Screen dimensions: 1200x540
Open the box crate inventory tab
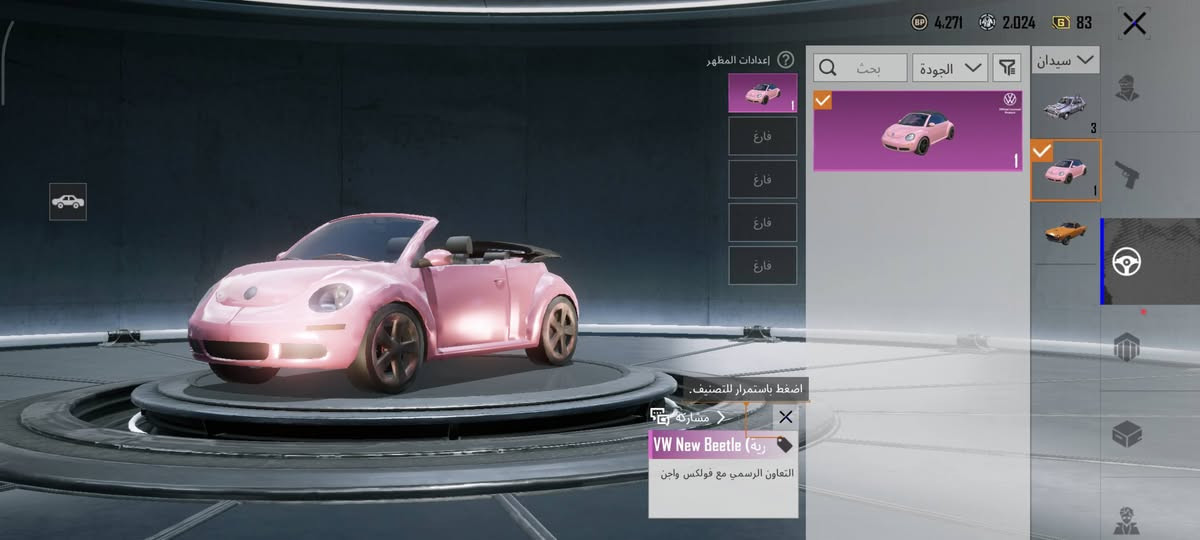(1128, 434)
